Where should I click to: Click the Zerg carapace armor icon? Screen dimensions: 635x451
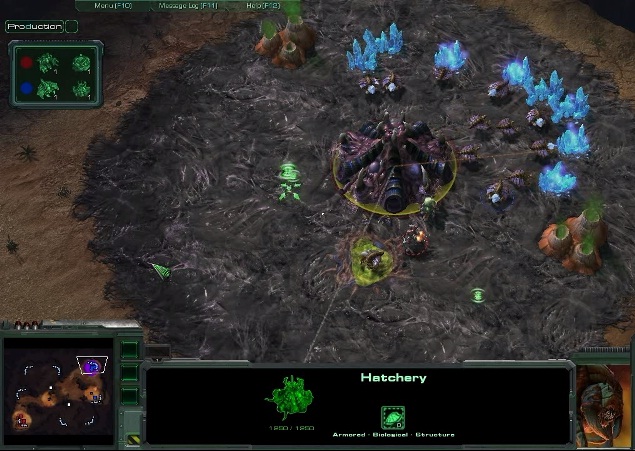tap(393, 418)
